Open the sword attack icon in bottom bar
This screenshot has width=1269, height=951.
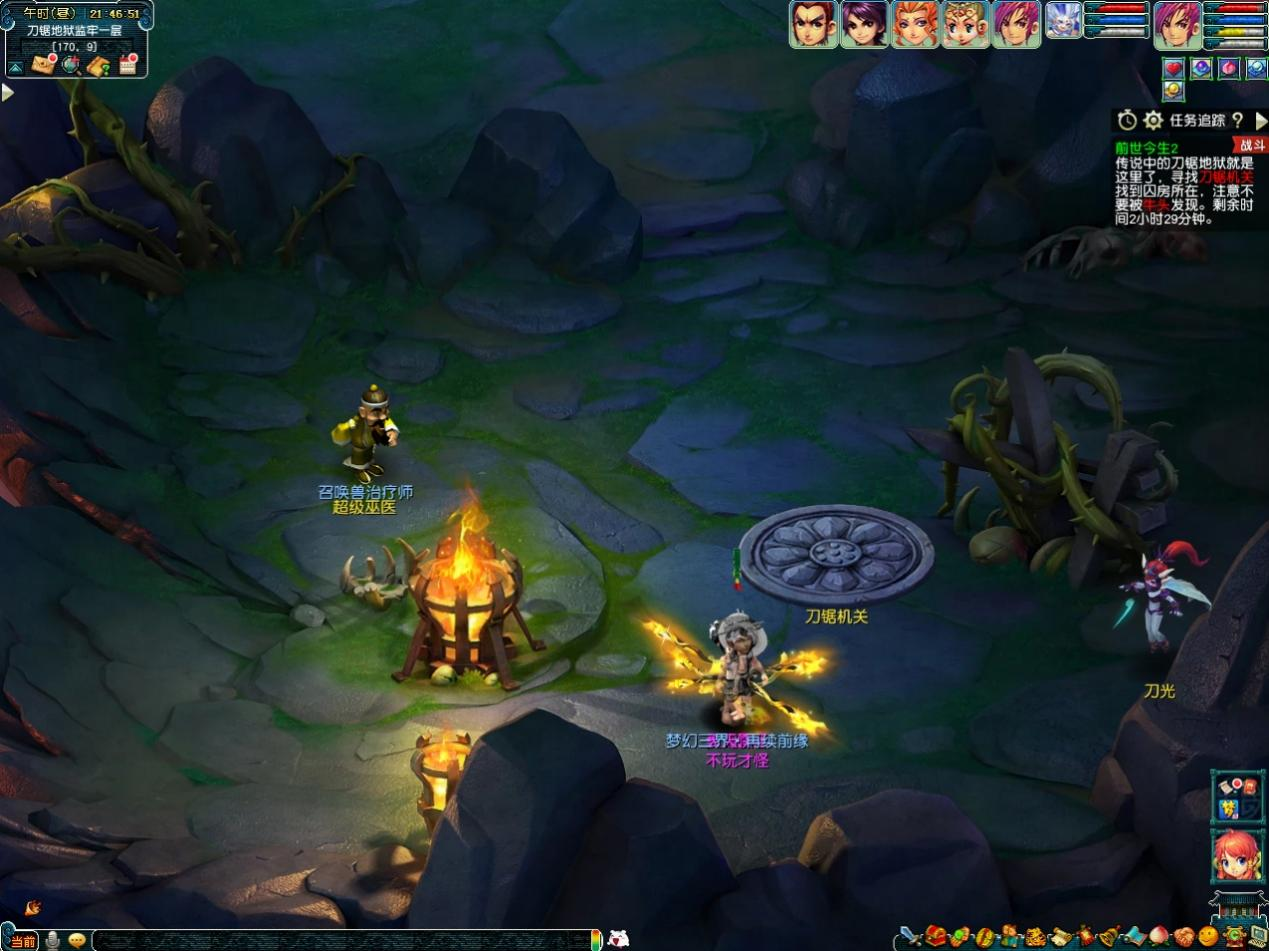(x=909, y=937)
